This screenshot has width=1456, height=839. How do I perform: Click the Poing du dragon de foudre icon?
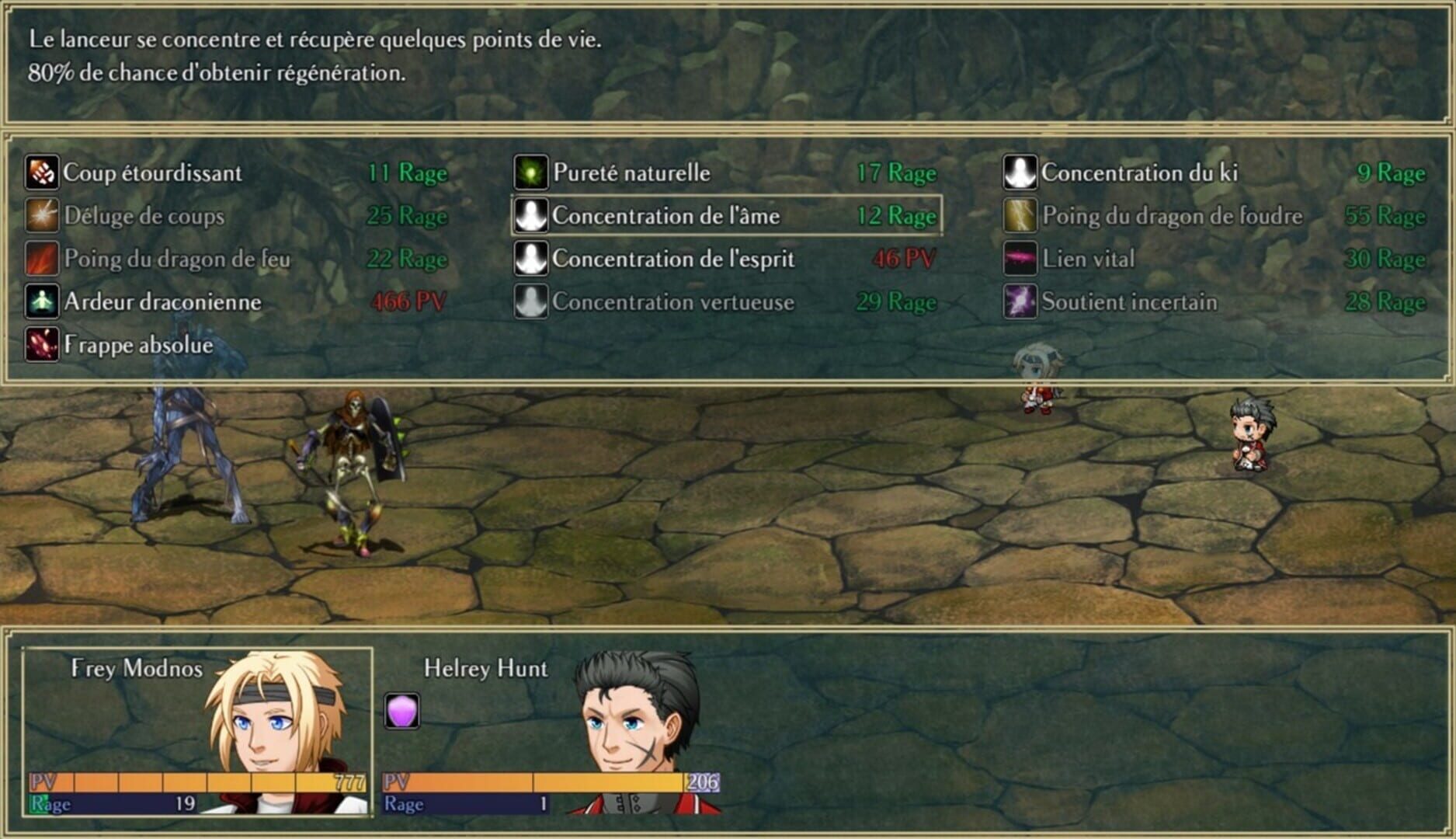click(1020, 217)
